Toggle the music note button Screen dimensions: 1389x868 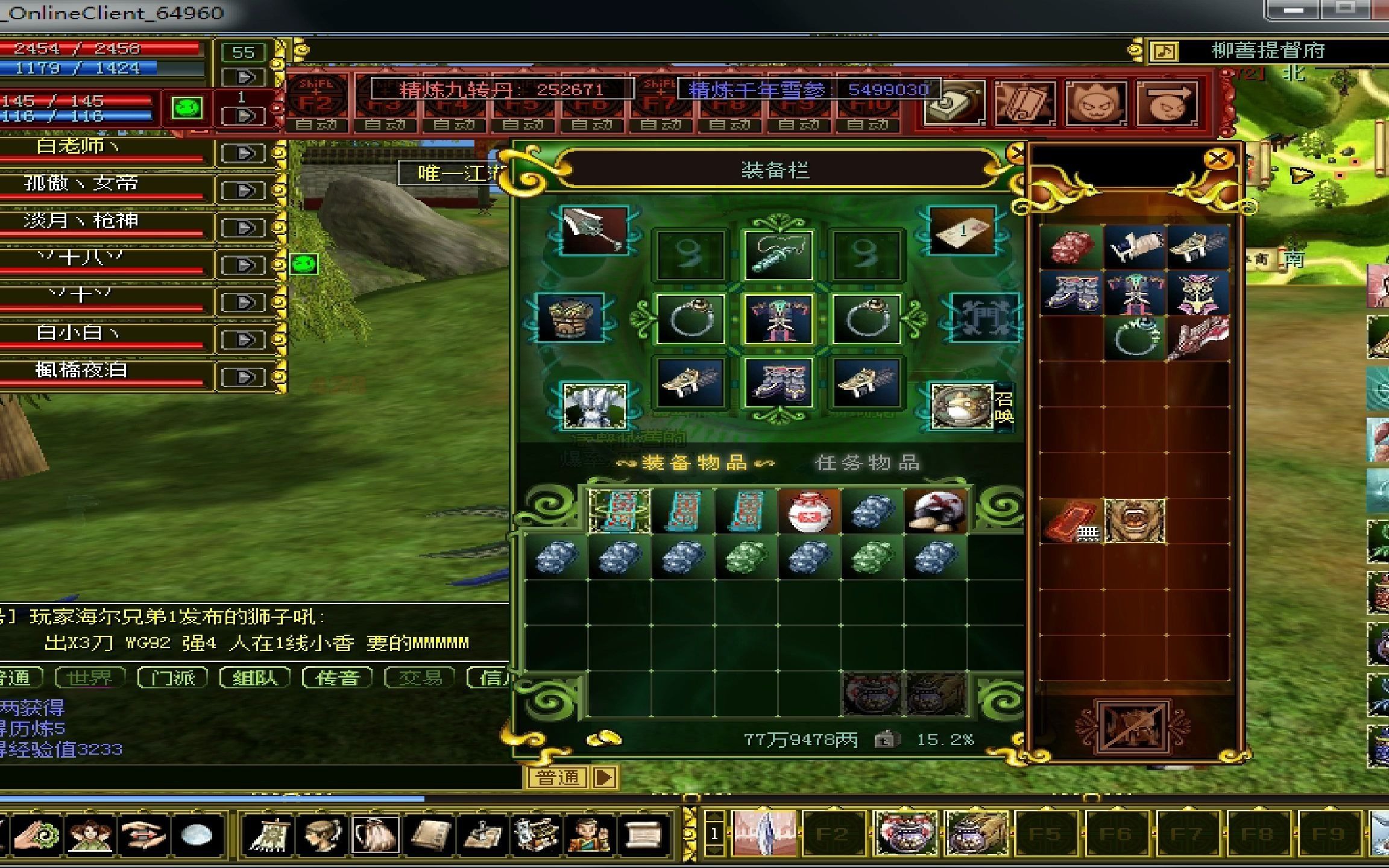point(1164,52)
